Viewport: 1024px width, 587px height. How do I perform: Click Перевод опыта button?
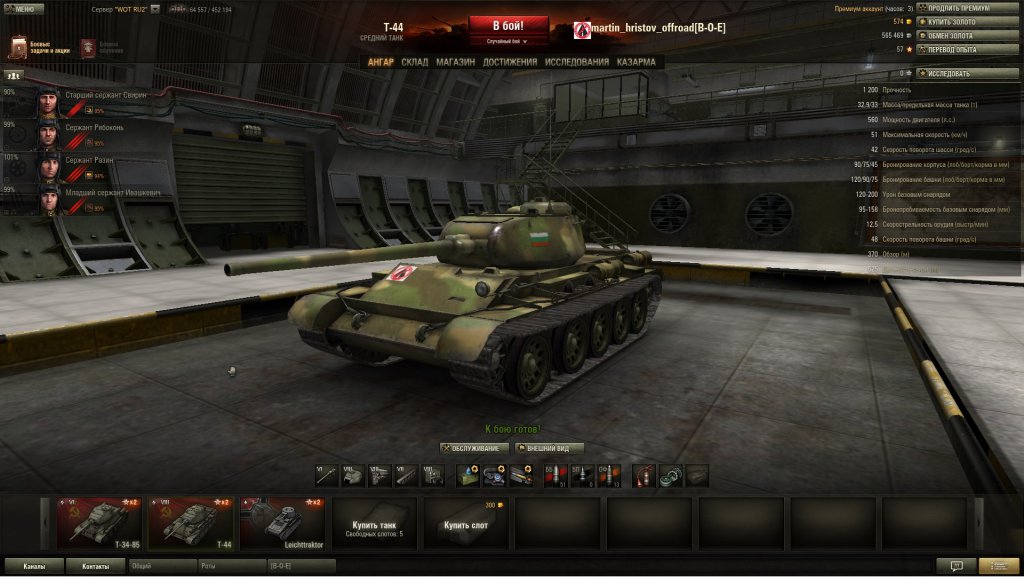coord(968,49)
